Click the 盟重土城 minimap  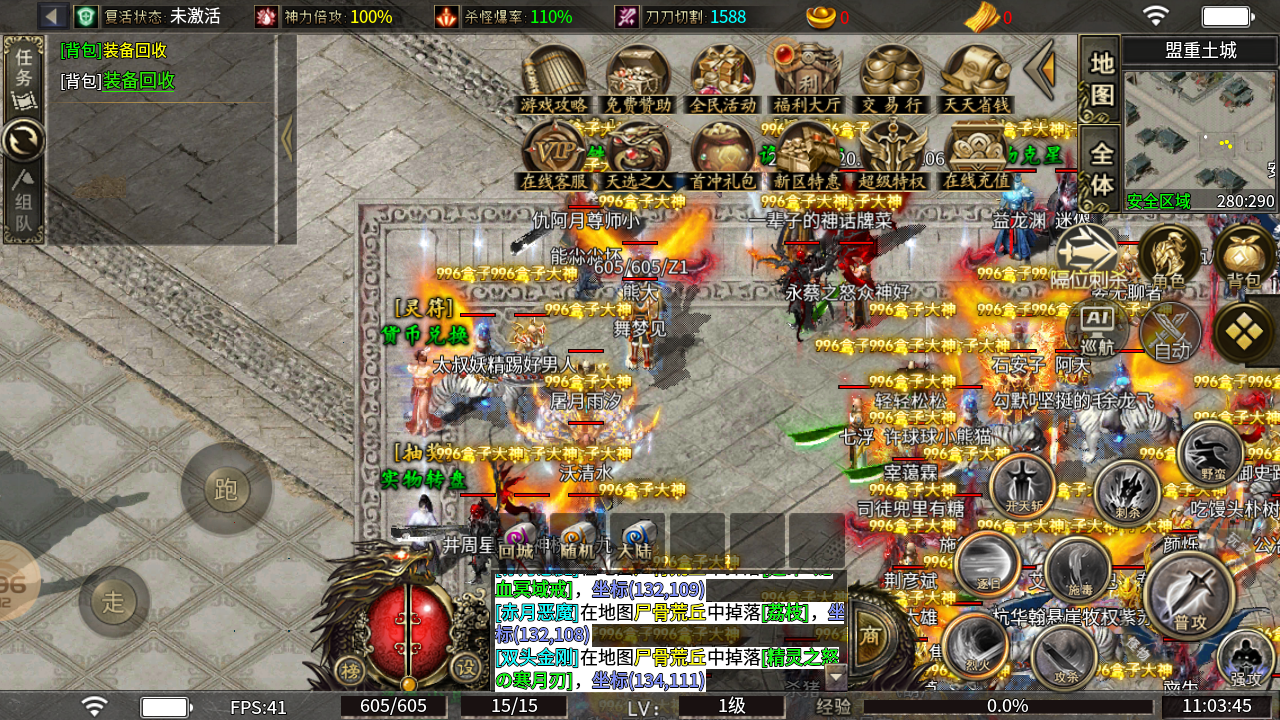pyautogui.click(x=1200, y=128)
